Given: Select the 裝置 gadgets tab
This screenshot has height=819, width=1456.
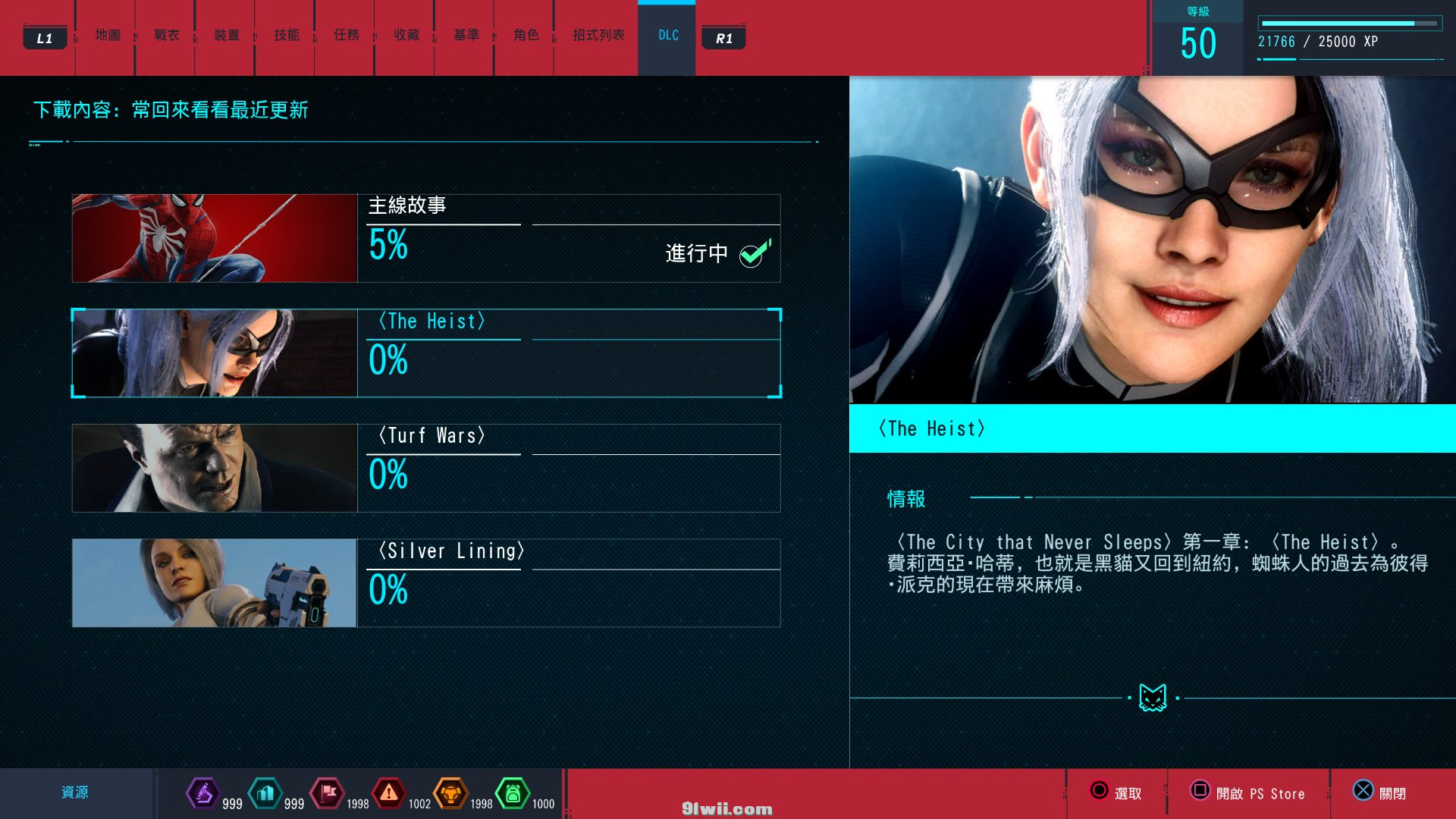Looking at the screenshot, I should [227, 35].
